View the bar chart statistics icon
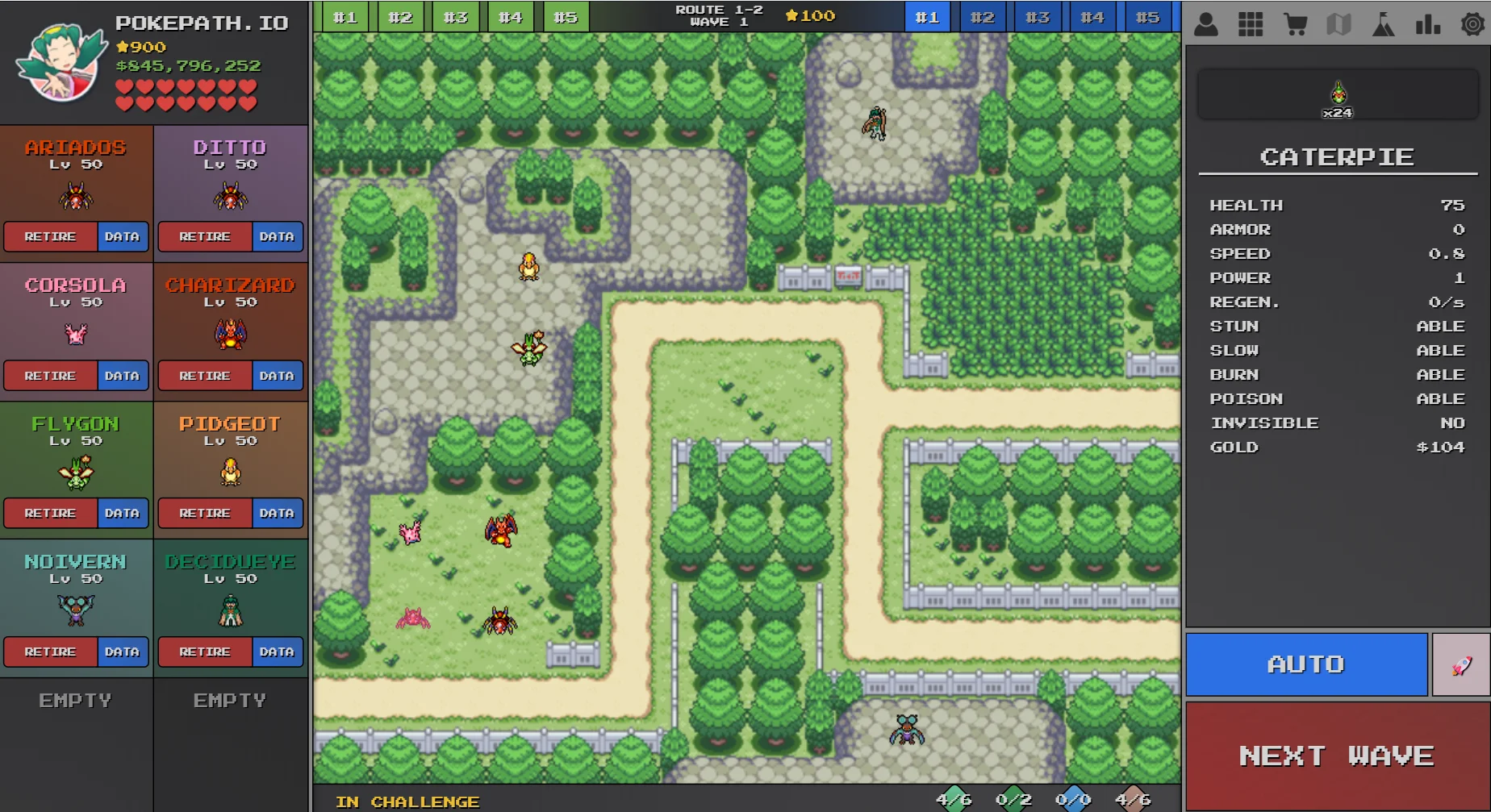Screen dimensions: 1491x812 (1427, 23)
